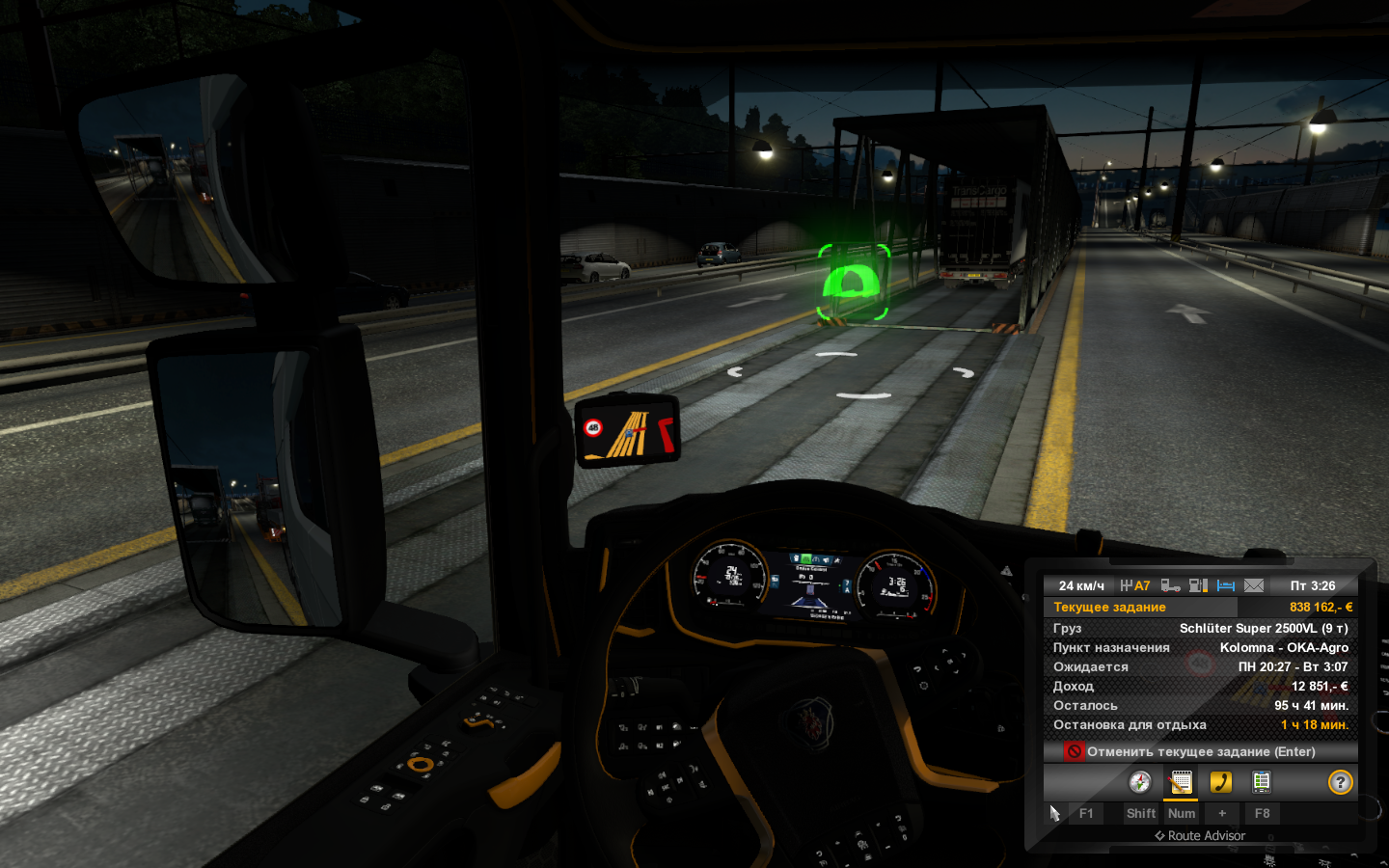
Task: Select the blue bed rest icon
Action: 1226,585
